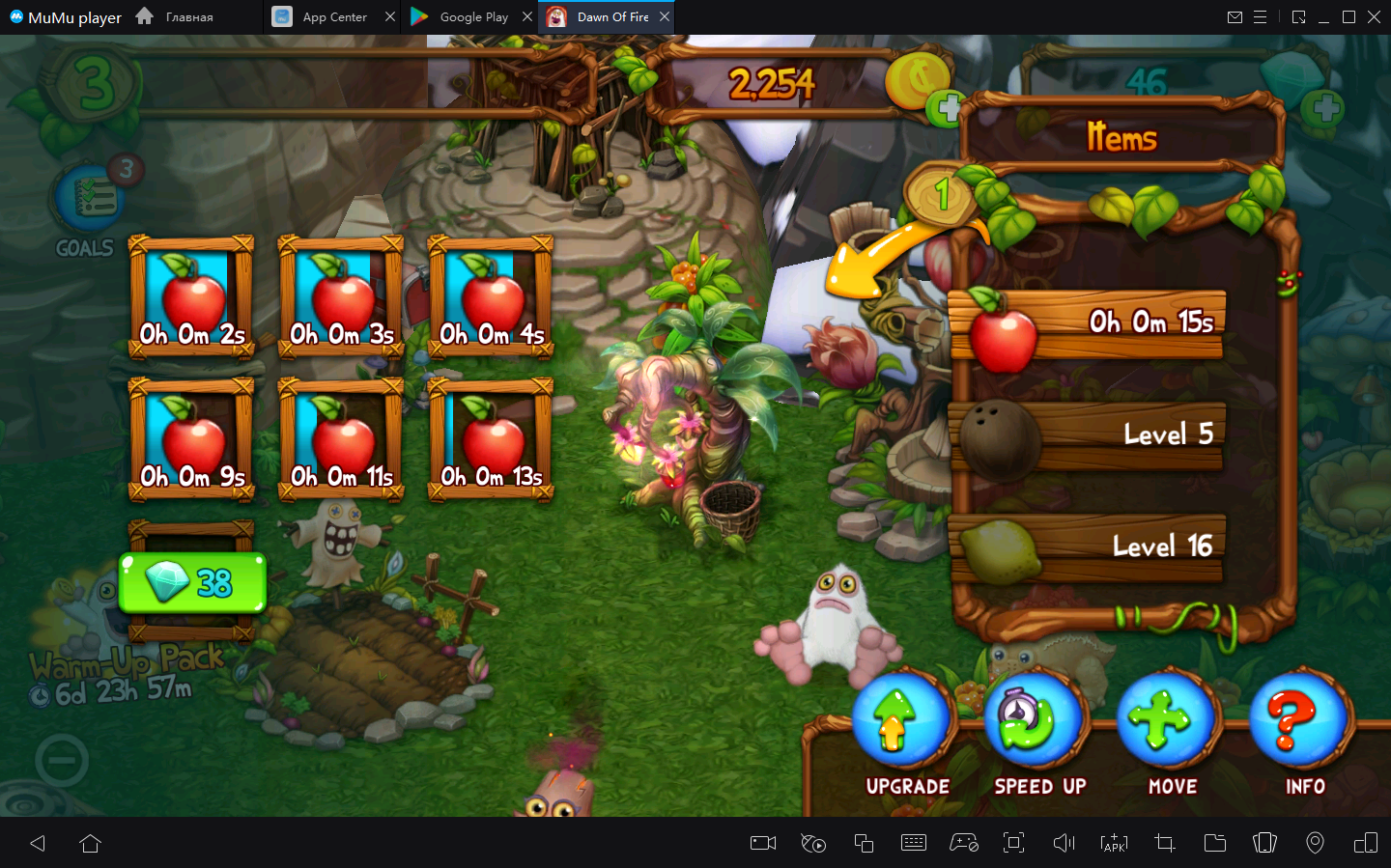Add more coins with the plus button
Viewport: 1391px width, 868px height.
pos(946,108)
